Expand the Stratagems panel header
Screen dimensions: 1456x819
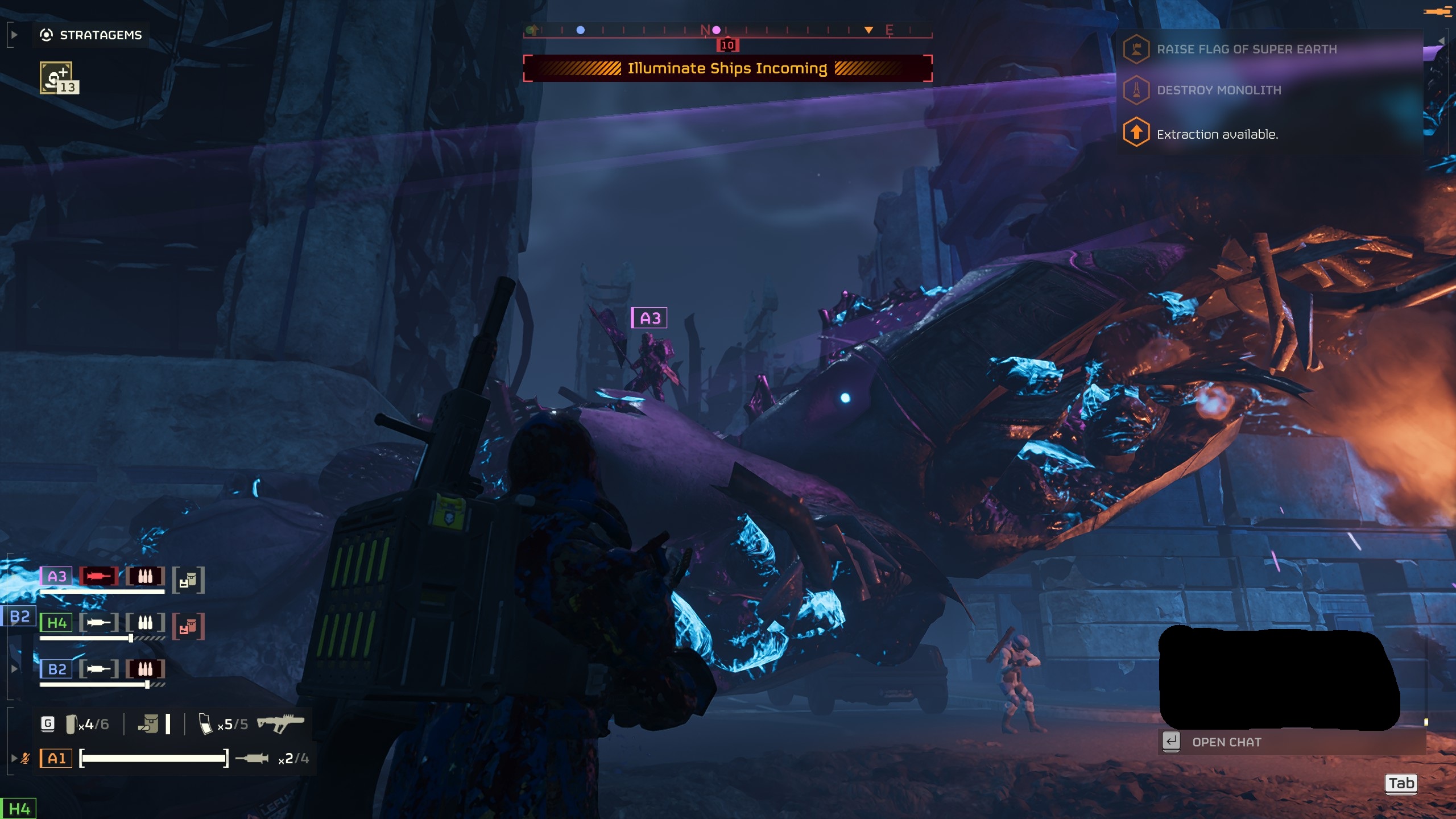[91, 35]
